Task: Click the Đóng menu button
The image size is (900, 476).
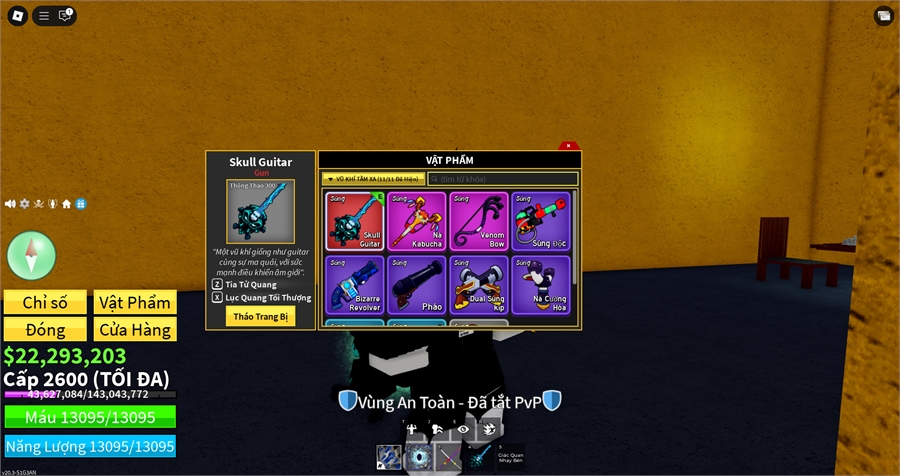Action: tap(45, 329)
